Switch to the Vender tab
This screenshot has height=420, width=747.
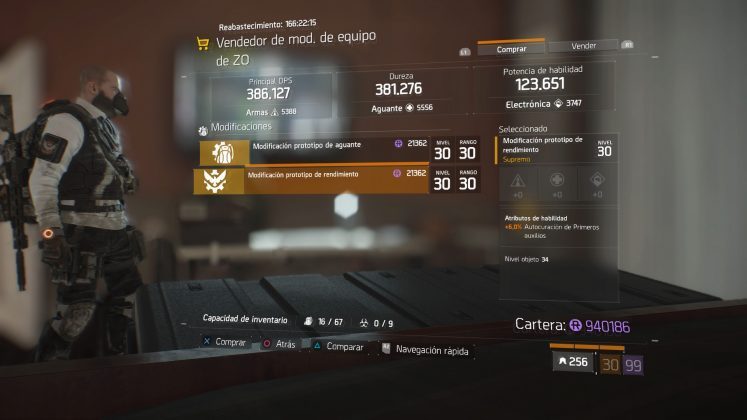583,46
